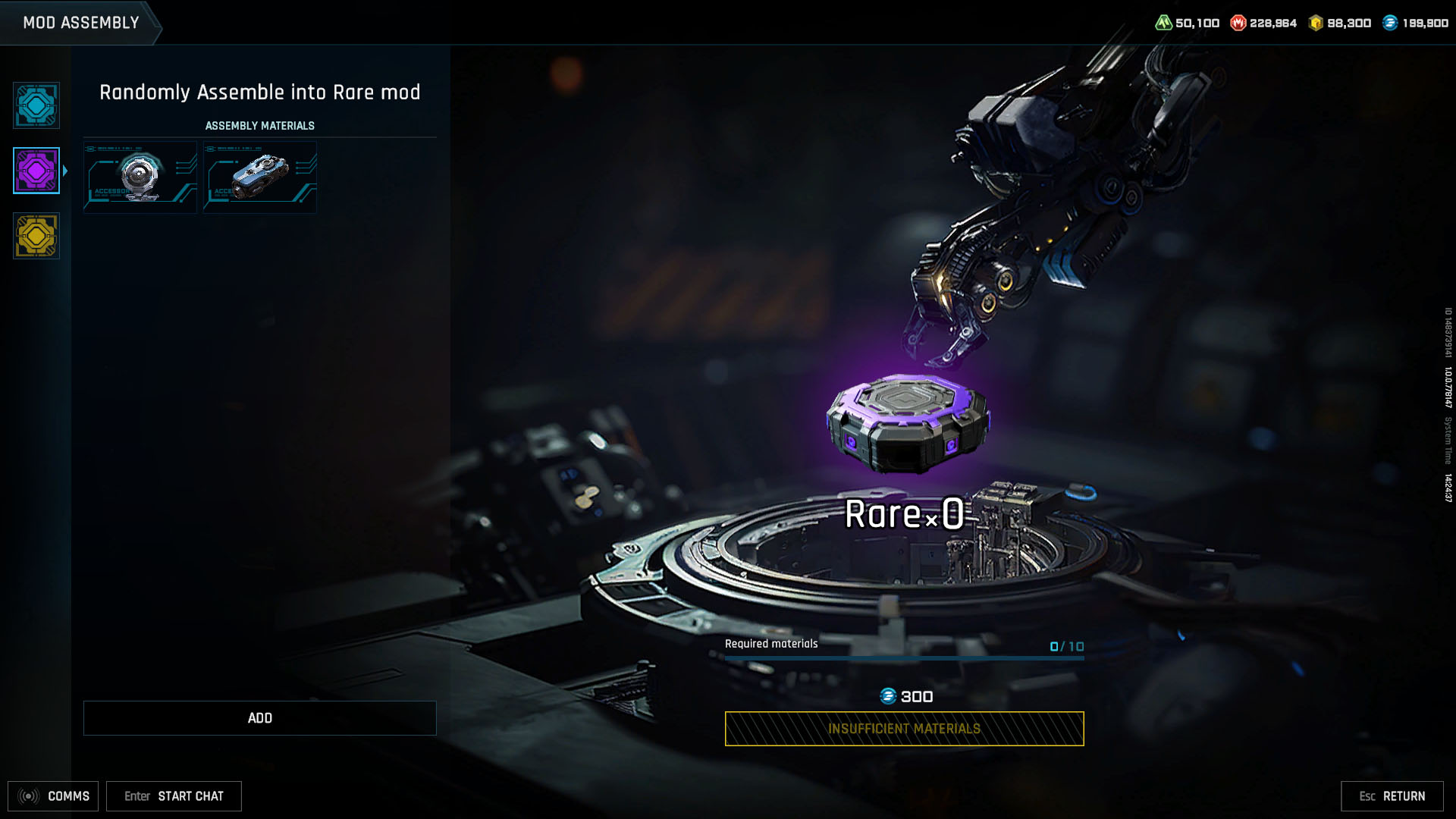The image size is (1456, 819).
Task: Select the purple Rare mod assembly tab
Action: tap(36, 171)
